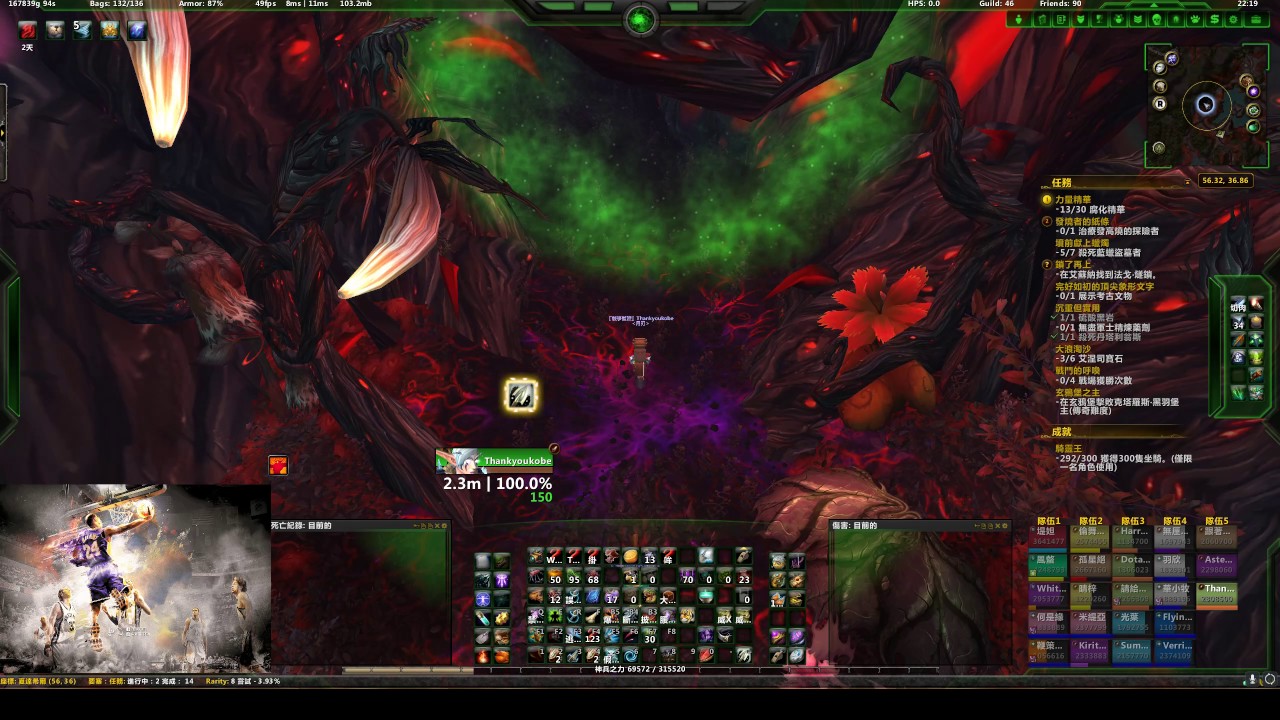Open the dollar-sign shop micro menu button
The height and width of the screenshot is (720, 1280).
pyautogui.click(x=1215, y=20)
